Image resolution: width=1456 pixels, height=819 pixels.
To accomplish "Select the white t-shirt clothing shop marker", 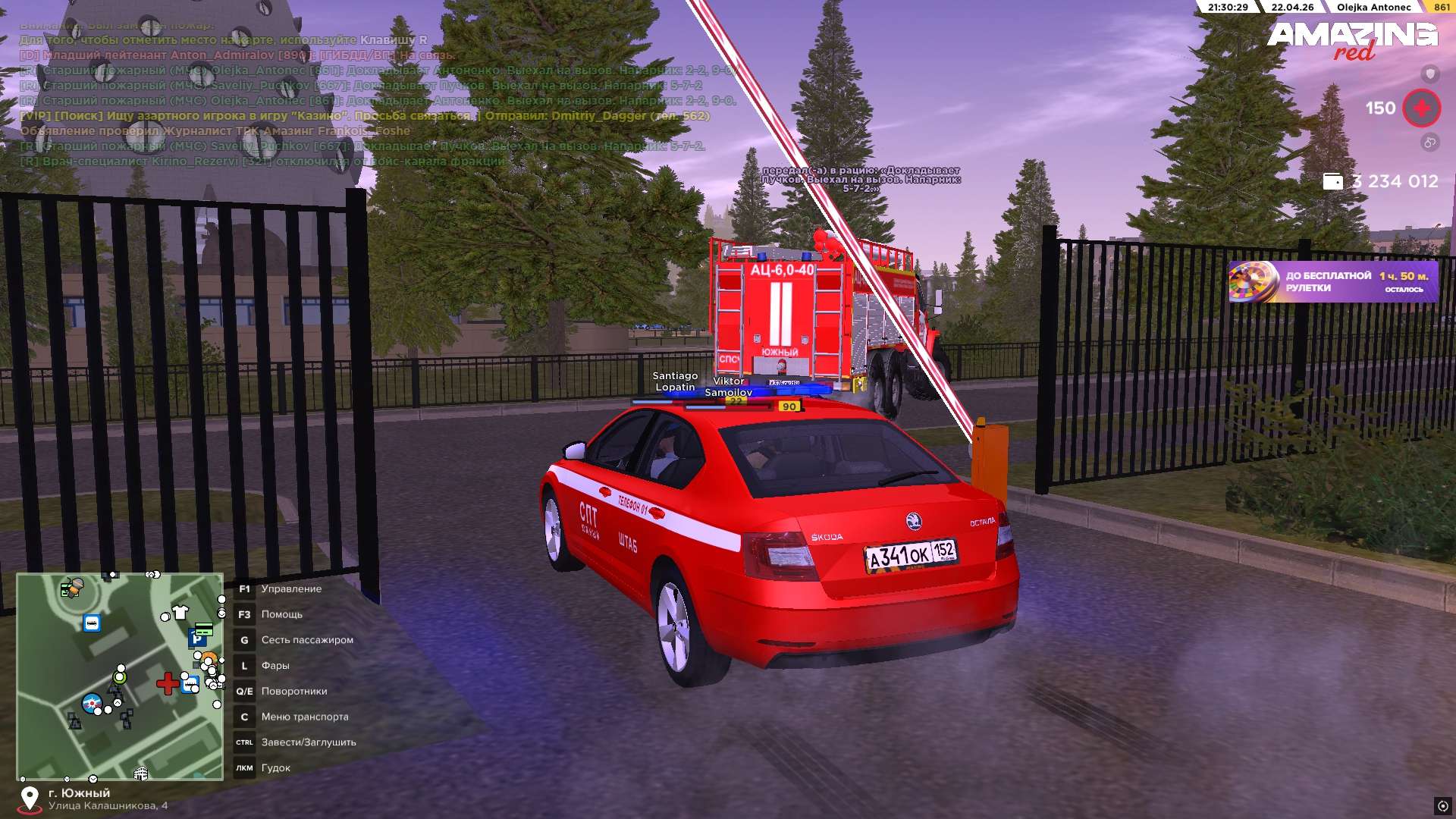I will coord(180,612).
